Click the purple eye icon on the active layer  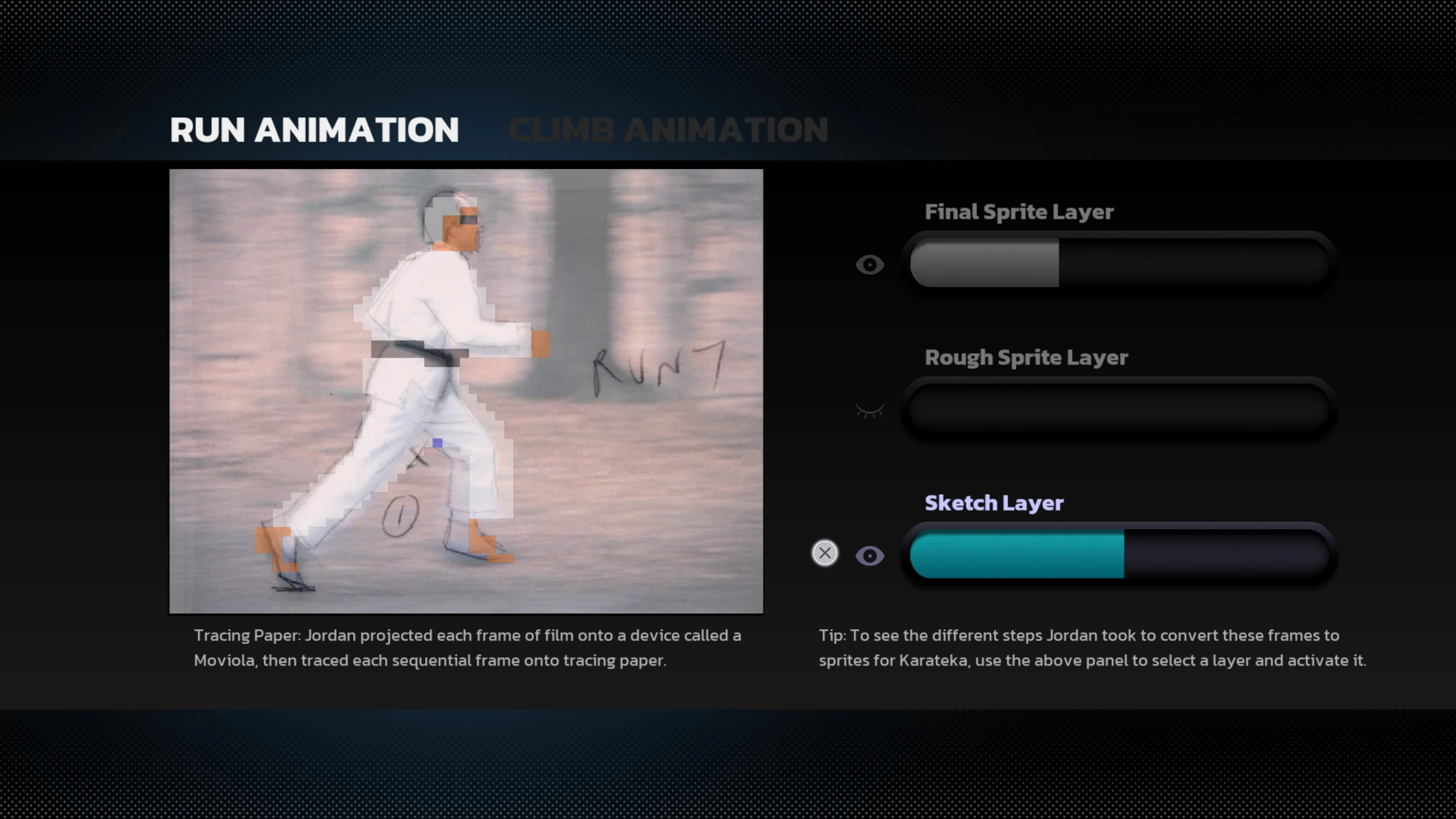coord(870,555)
